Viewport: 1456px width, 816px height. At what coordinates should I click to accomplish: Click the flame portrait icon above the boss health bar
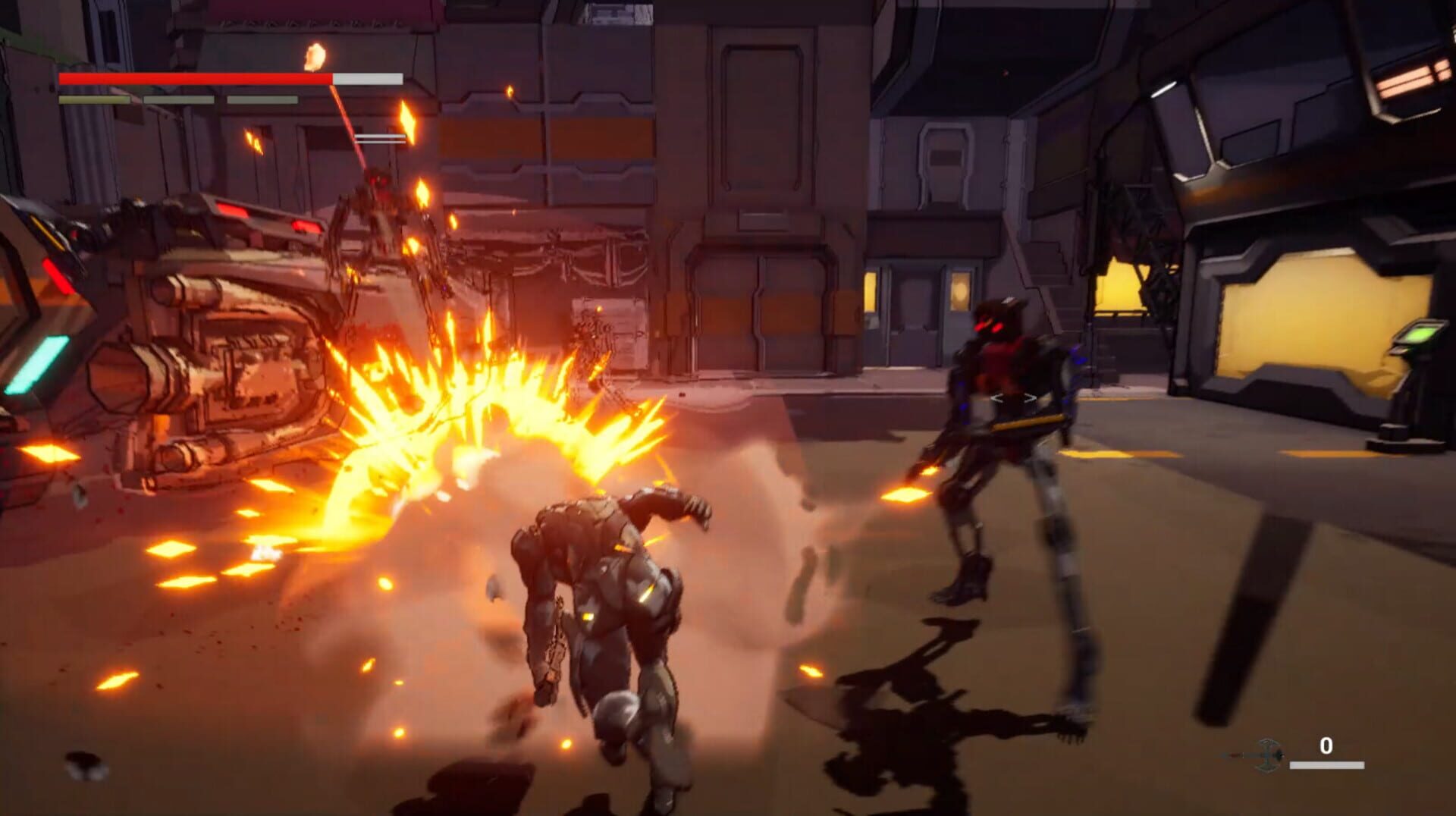pyautogui.click(x=314, y=56)
